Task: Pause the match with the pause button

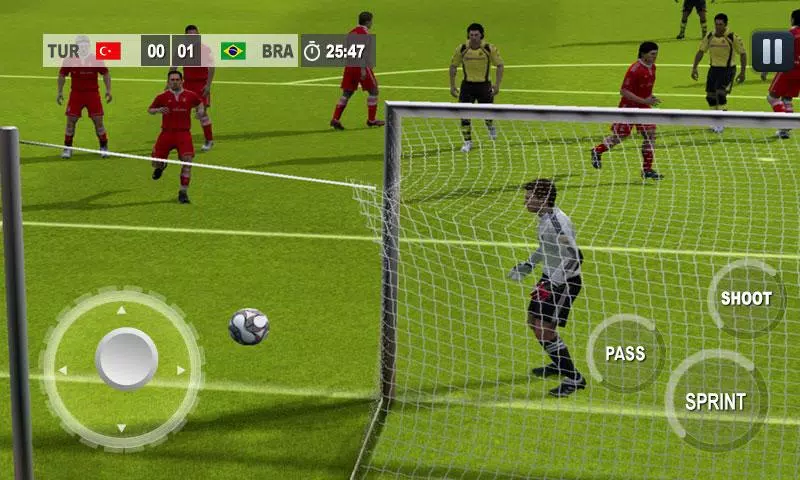Action: pos(772,51)
